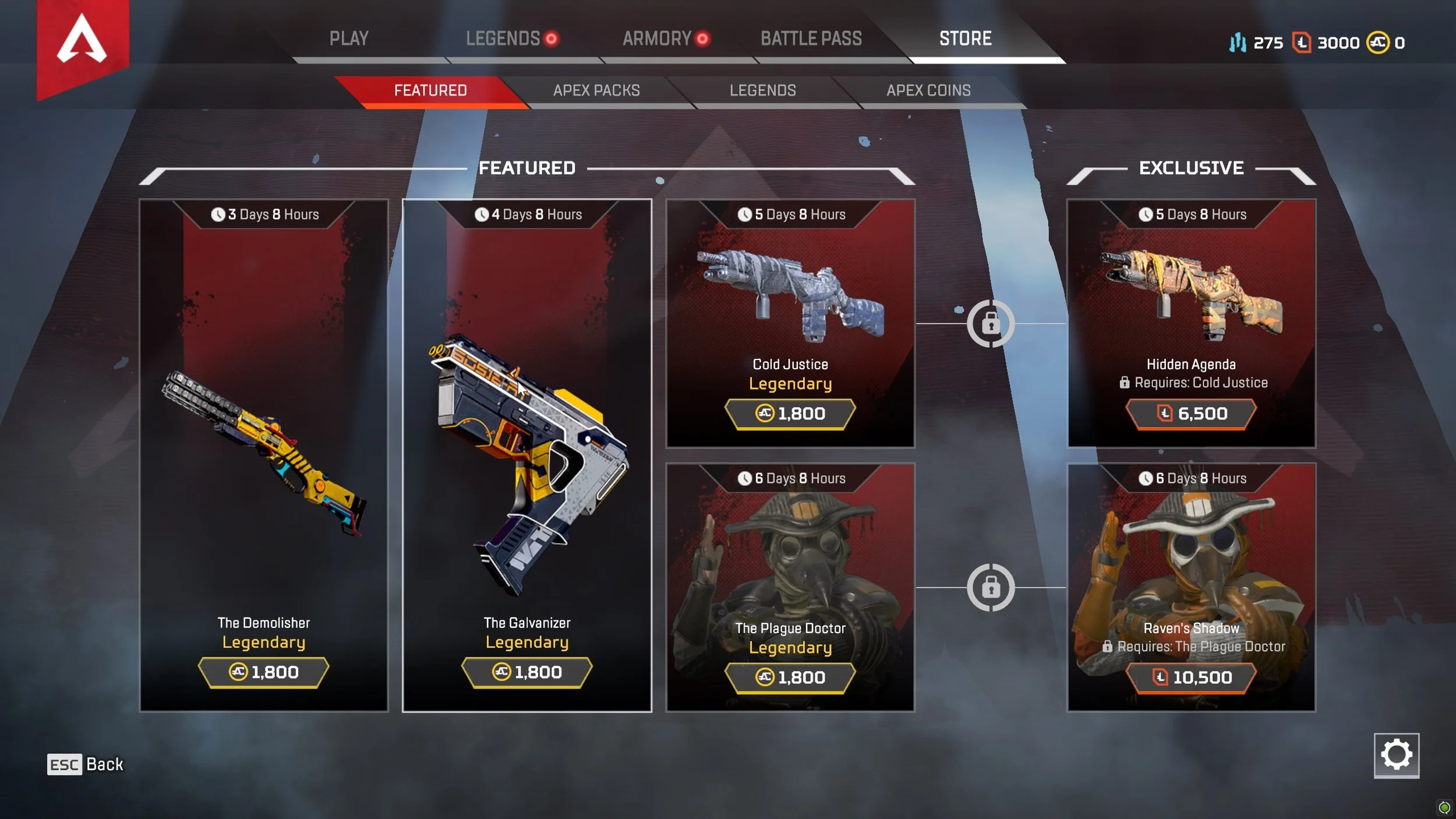Select the Cold Justice weapon thumbnail
This screenshot has width=1456, height=819.
coord(790,291)
